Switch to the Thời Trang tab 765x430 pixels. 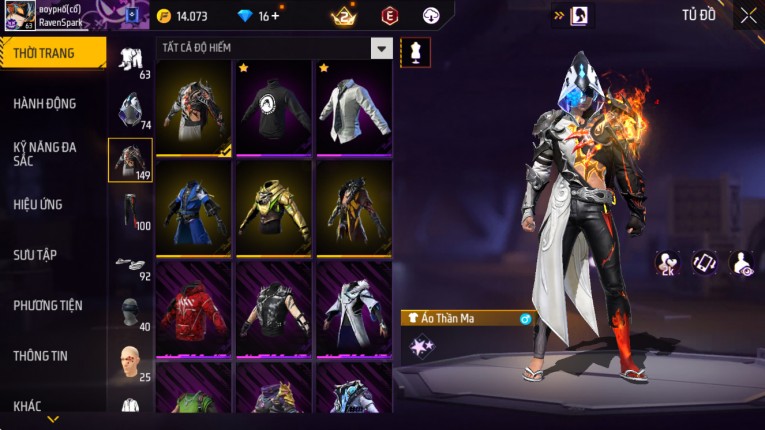coord(52,53)
